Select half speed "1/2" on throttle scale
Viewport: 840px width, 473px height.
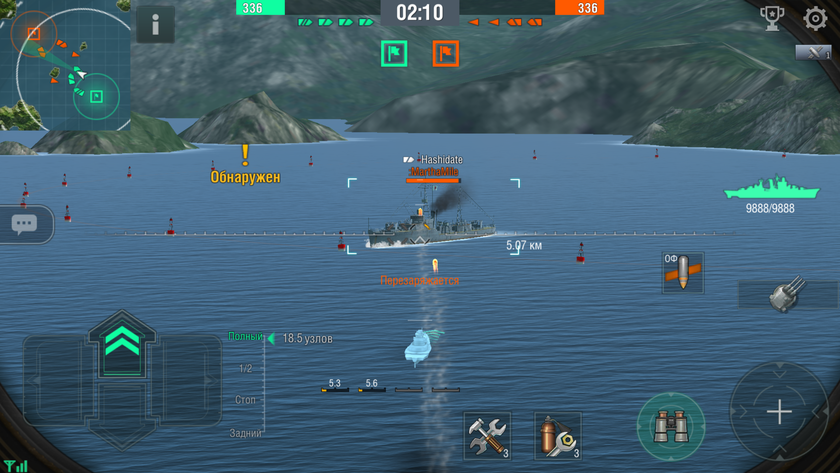click(245, 369)
